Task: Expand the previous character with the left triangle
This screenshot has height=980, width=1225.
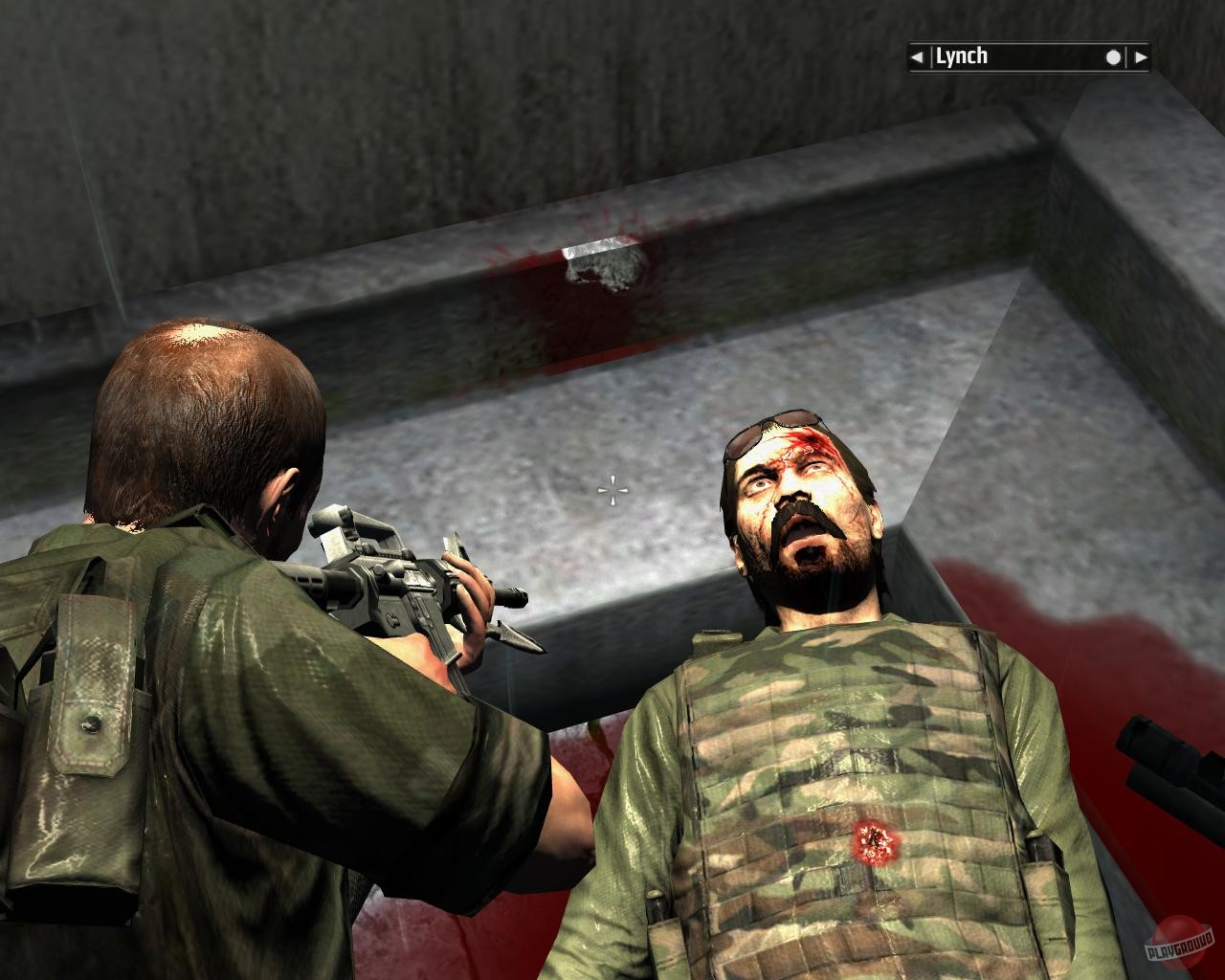Action: coord(917,56)
